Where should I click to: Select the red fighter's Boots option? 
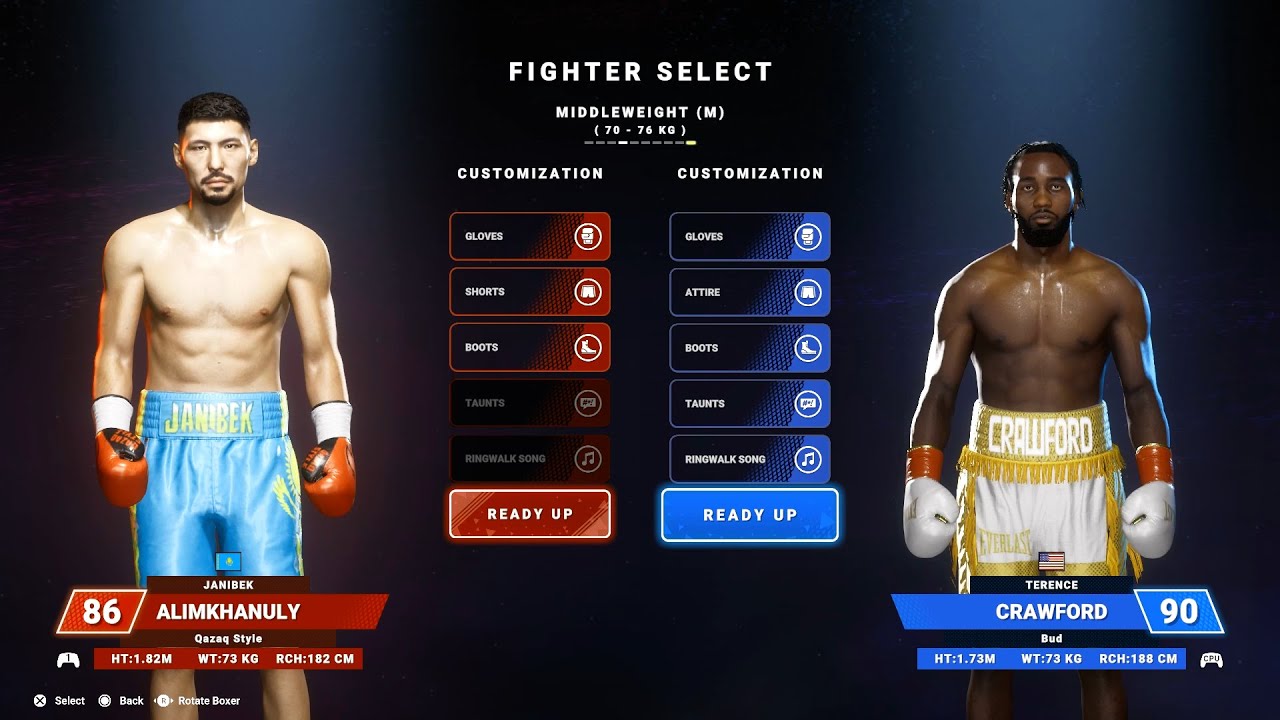point(529,348)
